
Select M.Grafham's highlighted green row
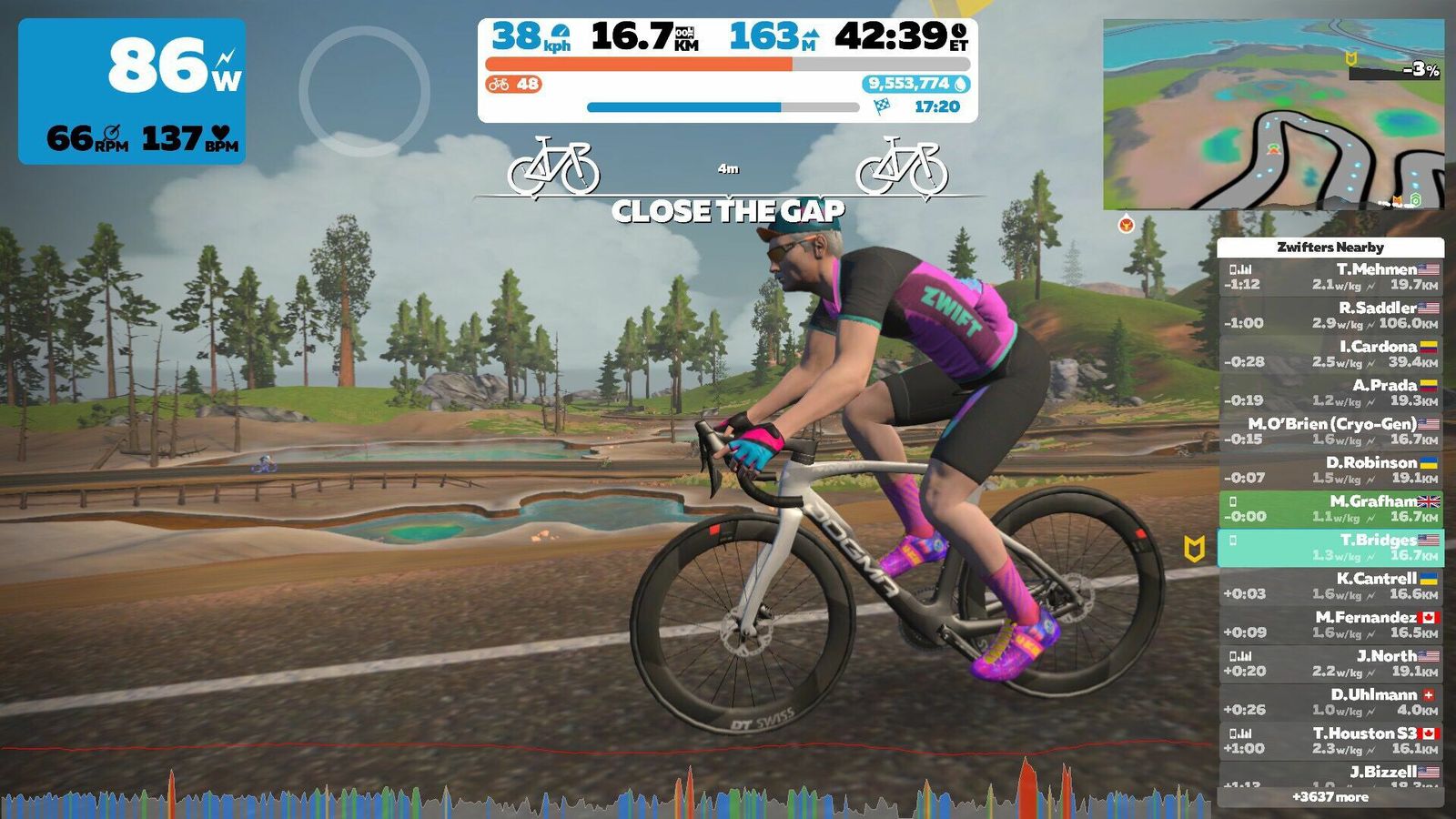[1330, 509]
